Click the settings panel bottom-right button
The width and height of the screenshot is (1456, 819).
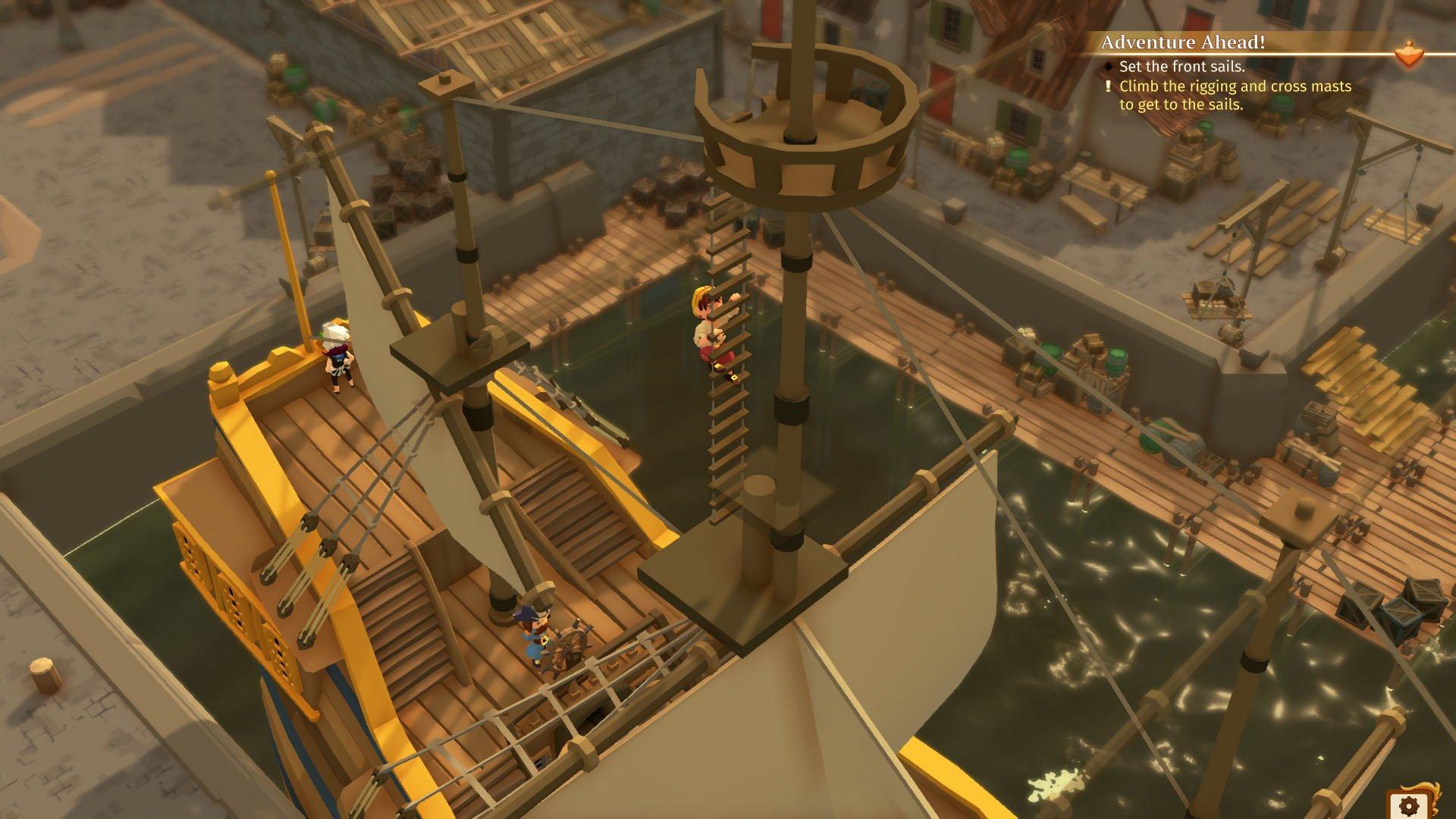coord(1409,806)
